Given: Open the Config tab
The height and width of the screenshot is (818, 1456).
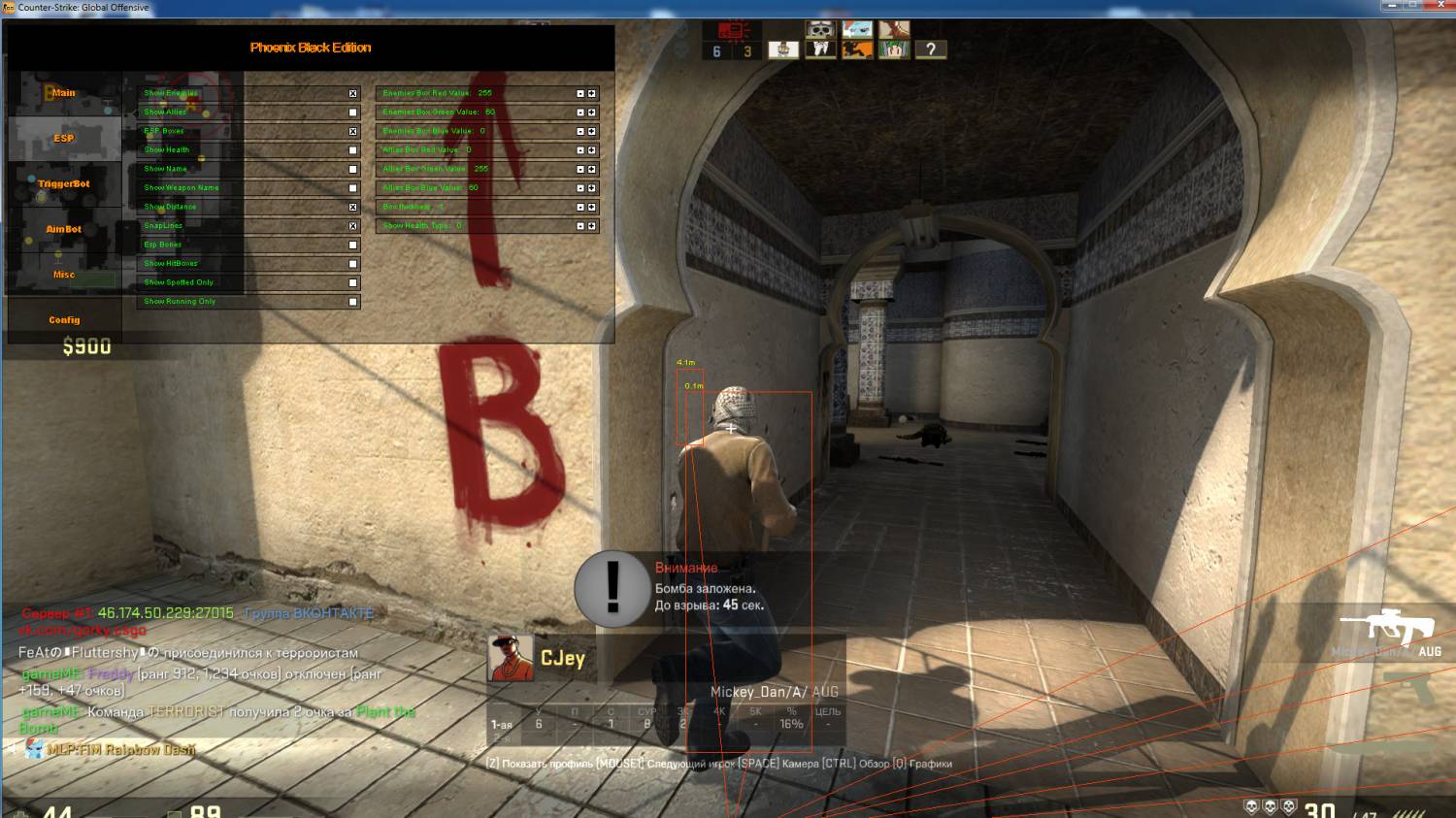Looking at the screenshot, I should (64, 319).
